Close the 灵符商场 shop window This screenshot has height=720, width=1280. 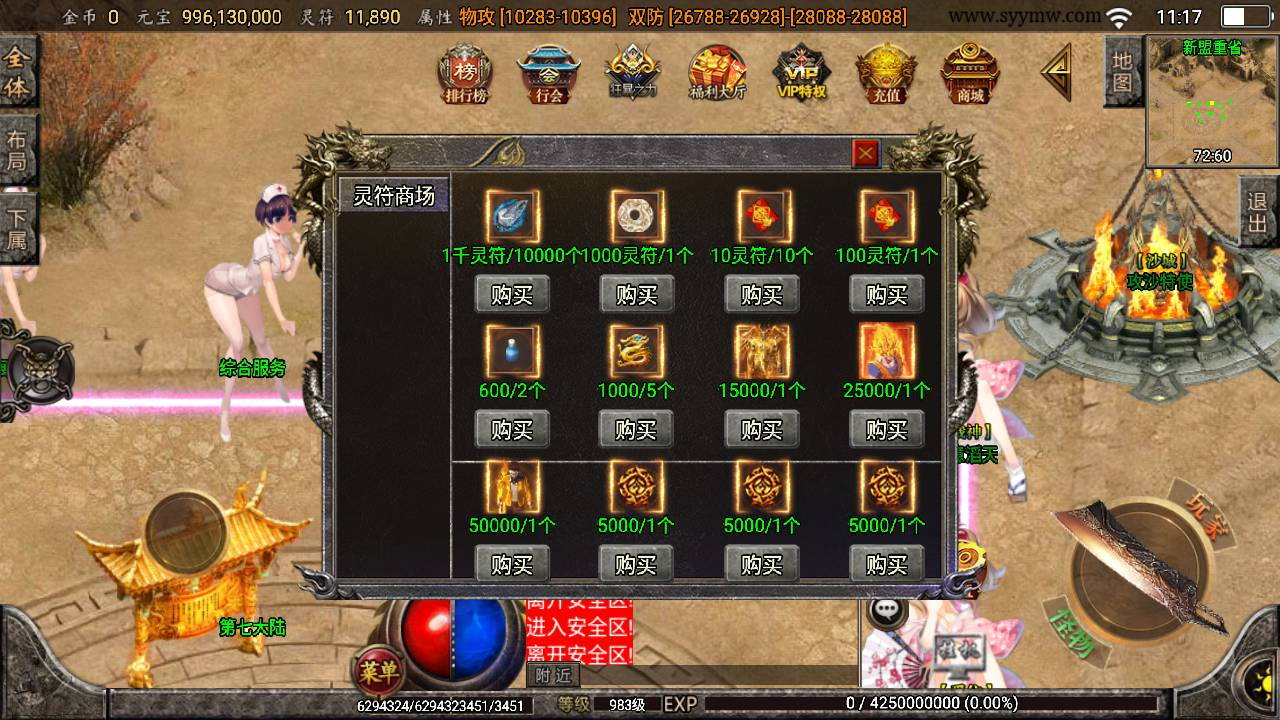865,153
